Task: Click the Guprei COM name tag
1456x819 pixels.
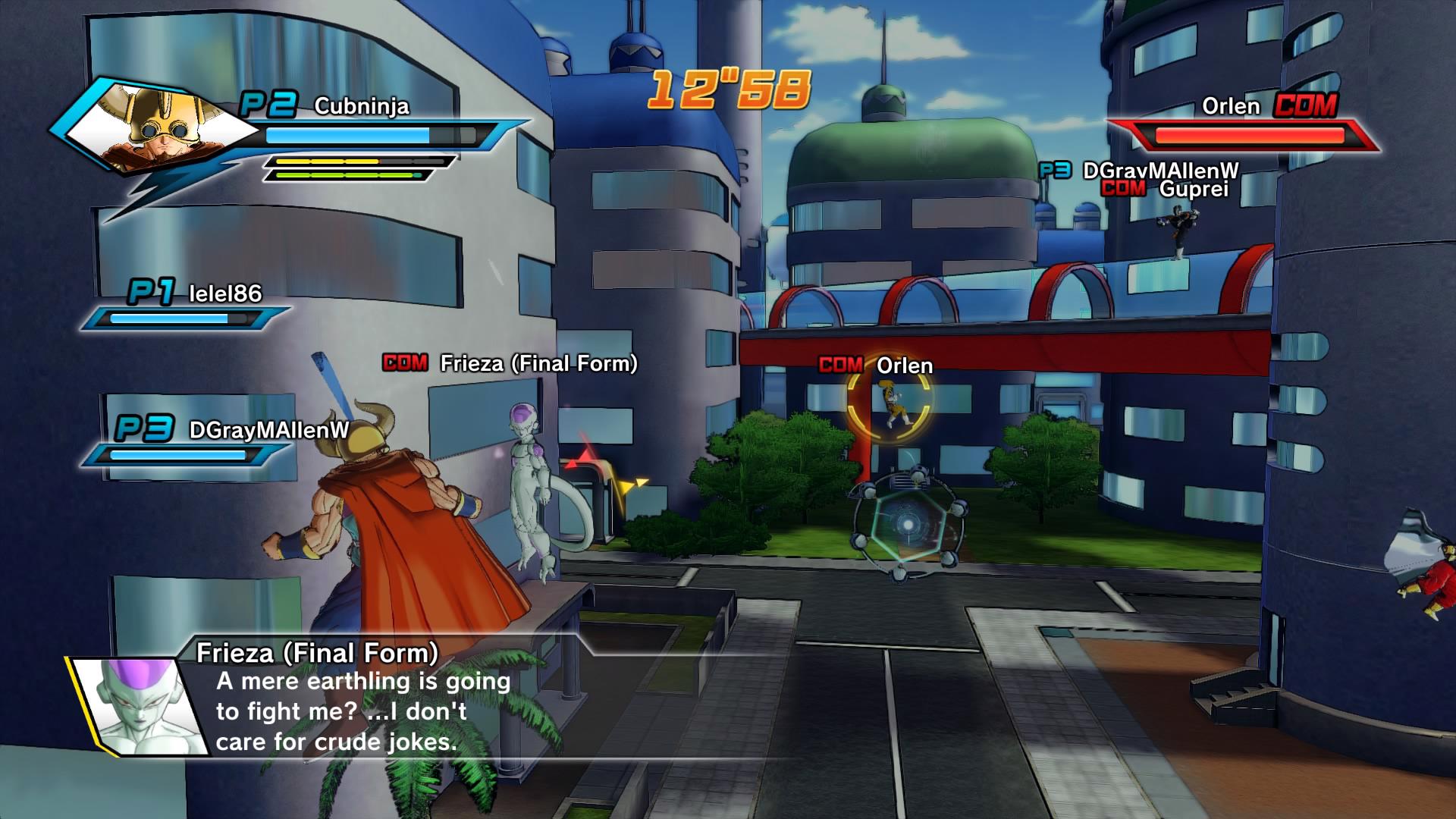Action: pos(1164,189)
